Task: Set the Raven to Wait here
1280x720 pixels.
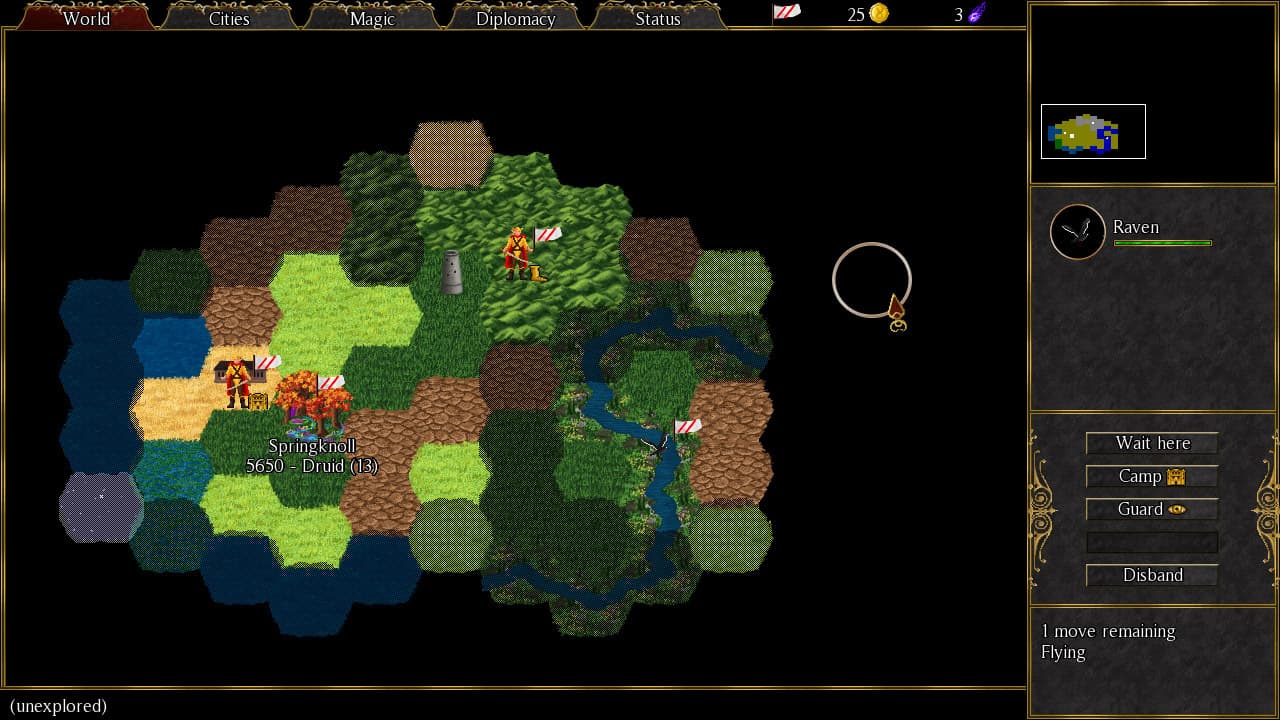Action: [x=1152, y=443]
